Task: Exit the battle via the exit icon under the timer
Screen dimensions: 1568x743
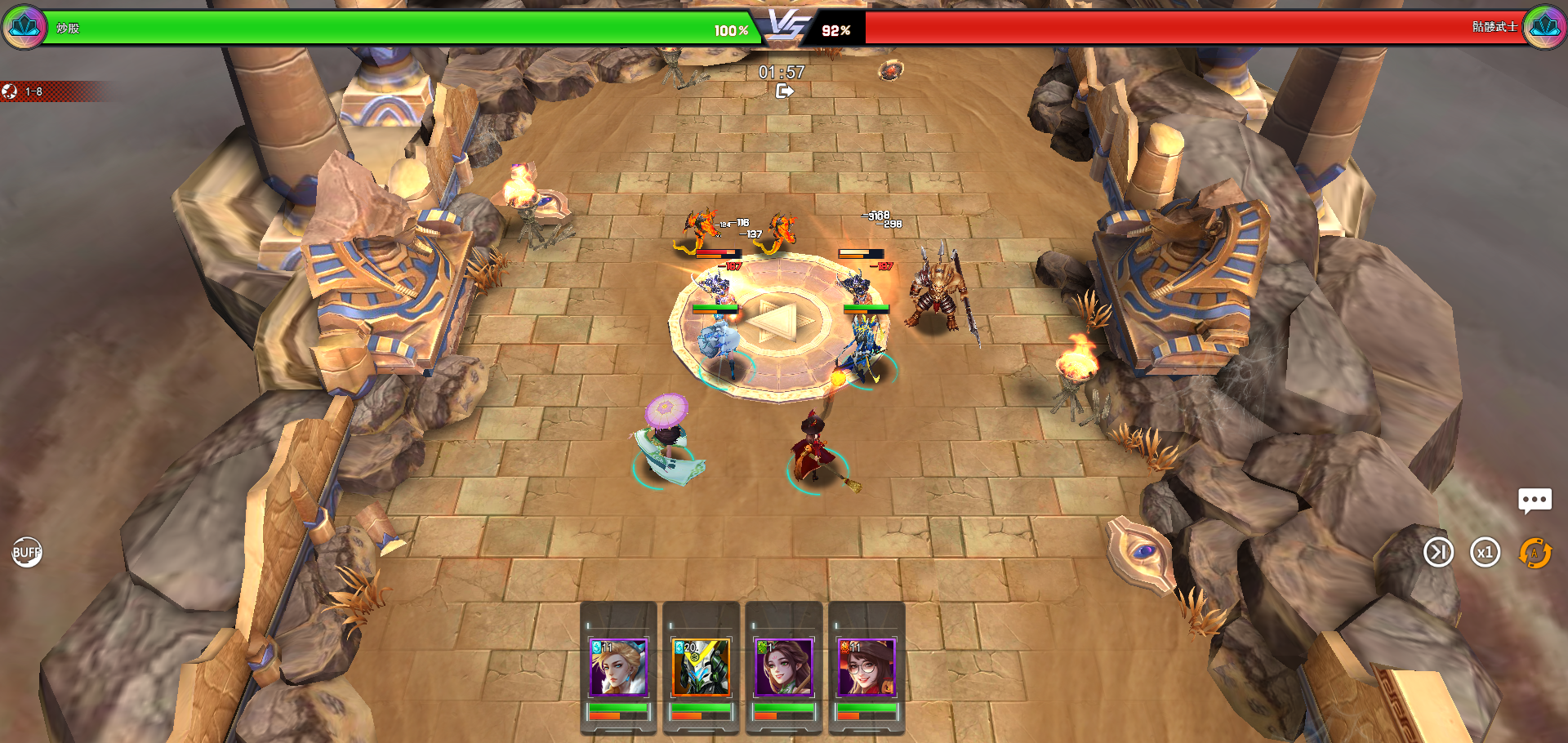Action: point(784,91)
